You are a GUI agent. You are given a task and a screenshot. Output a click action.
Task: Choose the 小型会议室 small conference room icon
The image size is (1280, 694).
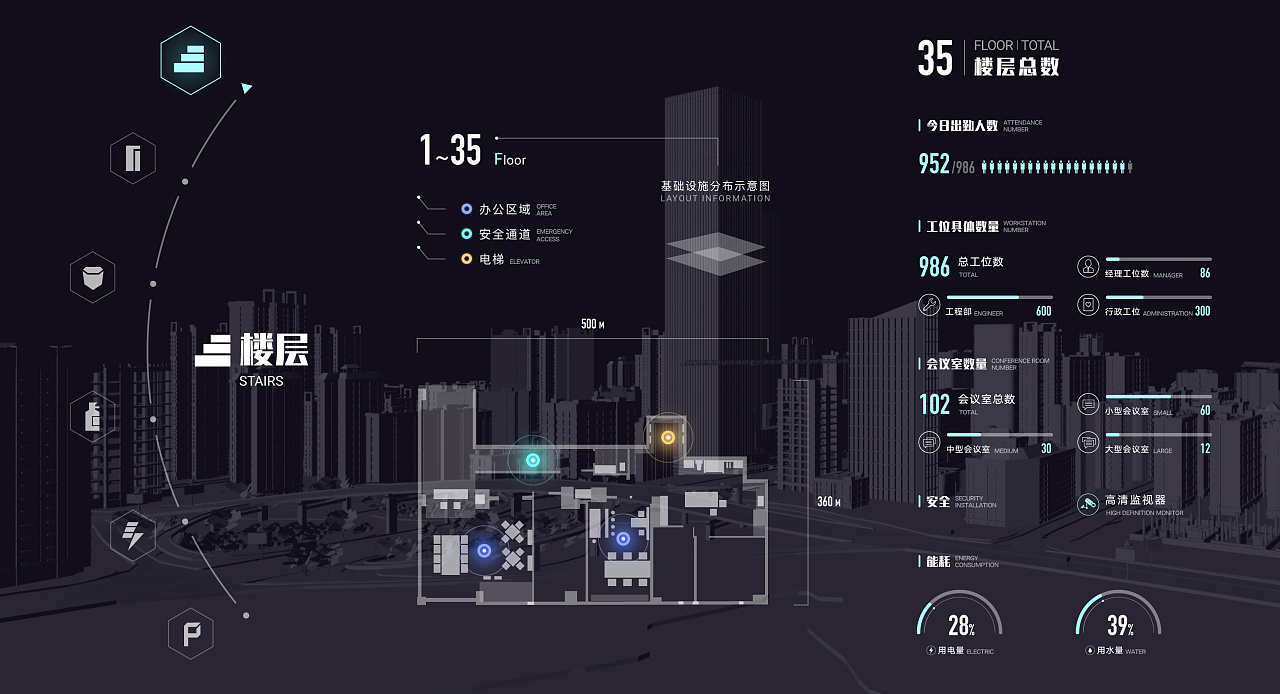tap(1088, 405)
